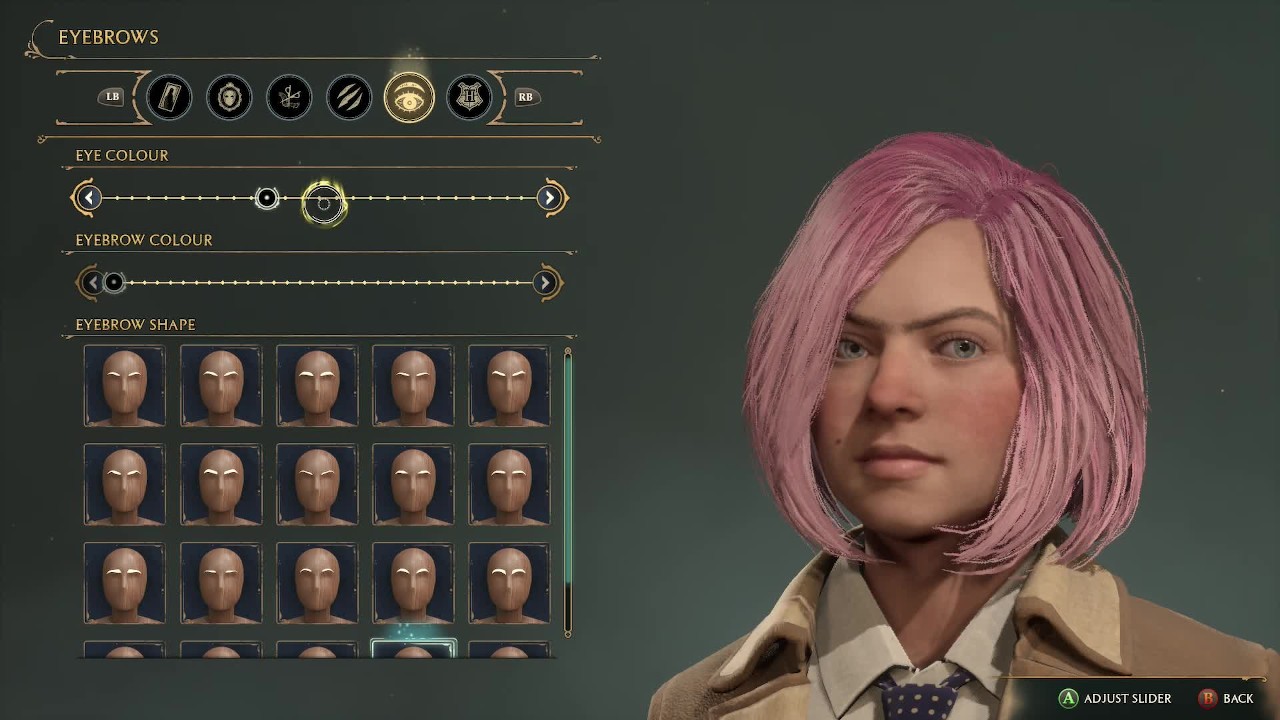Click the Eyebrow Colour slider handle
The height and width of the screenshot is (720, 1280).
[x=114, y=283]
